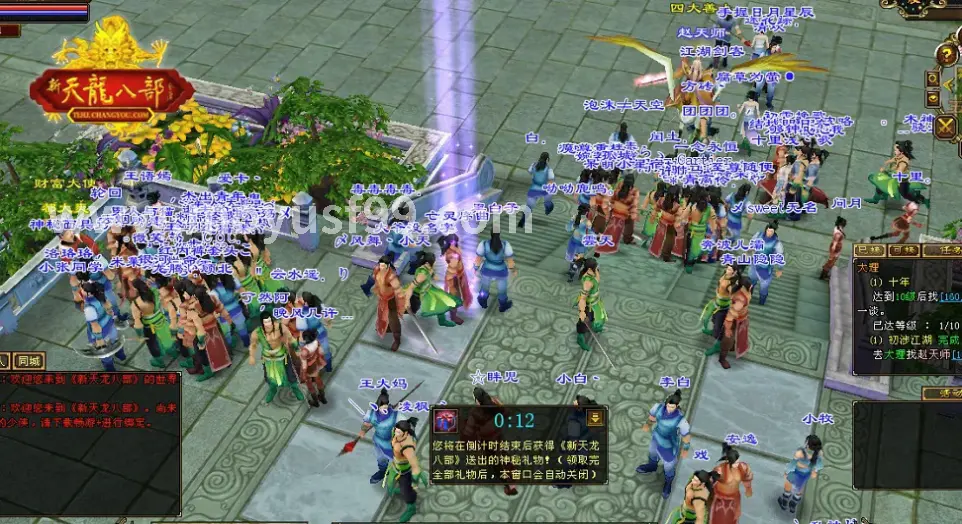This screenshot has width=962, height=524.
Task: Click the mystery gift box icon
Action: click(x=446, y=421)
